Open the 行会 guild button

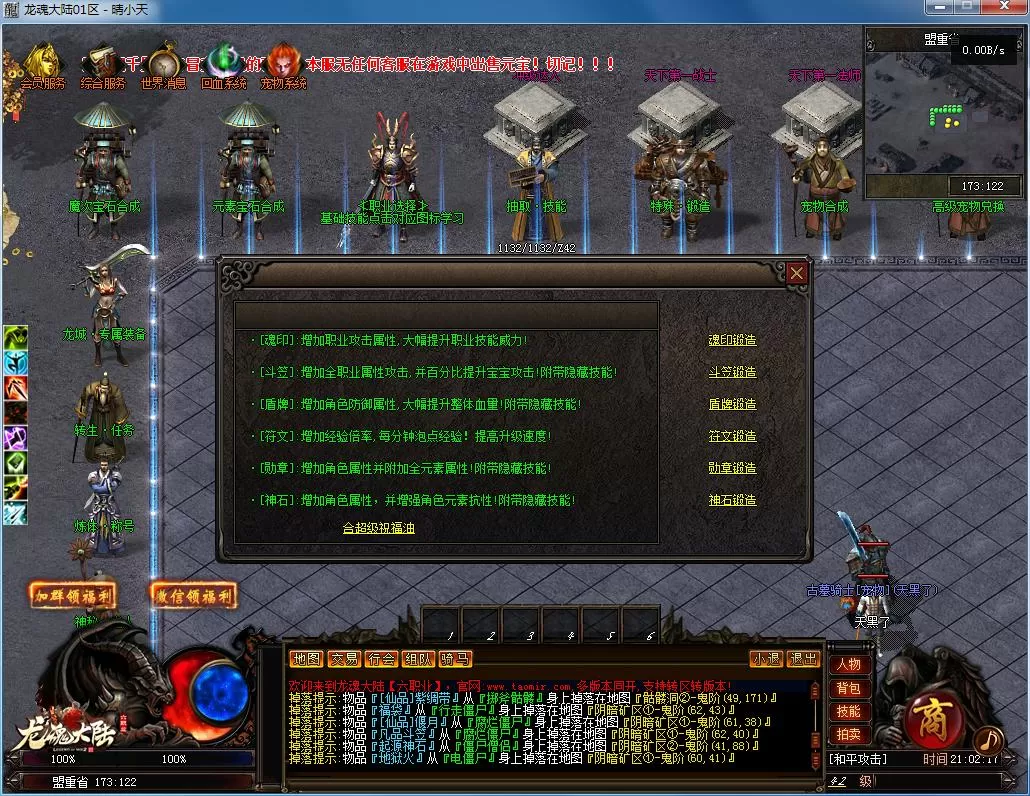click(380, 659)
